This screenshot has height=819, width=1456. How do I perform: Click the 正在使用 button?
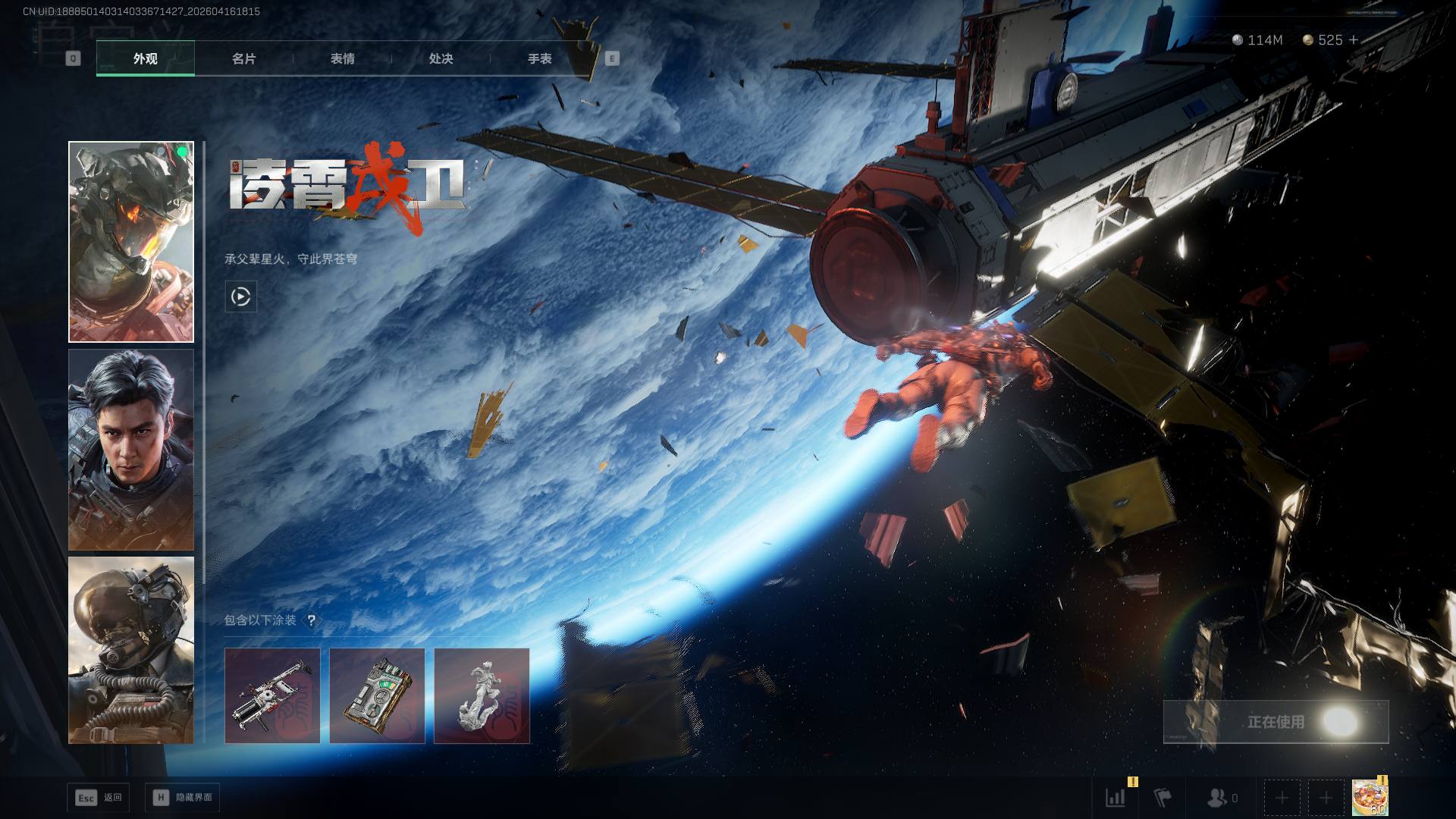coord(1276,722)
